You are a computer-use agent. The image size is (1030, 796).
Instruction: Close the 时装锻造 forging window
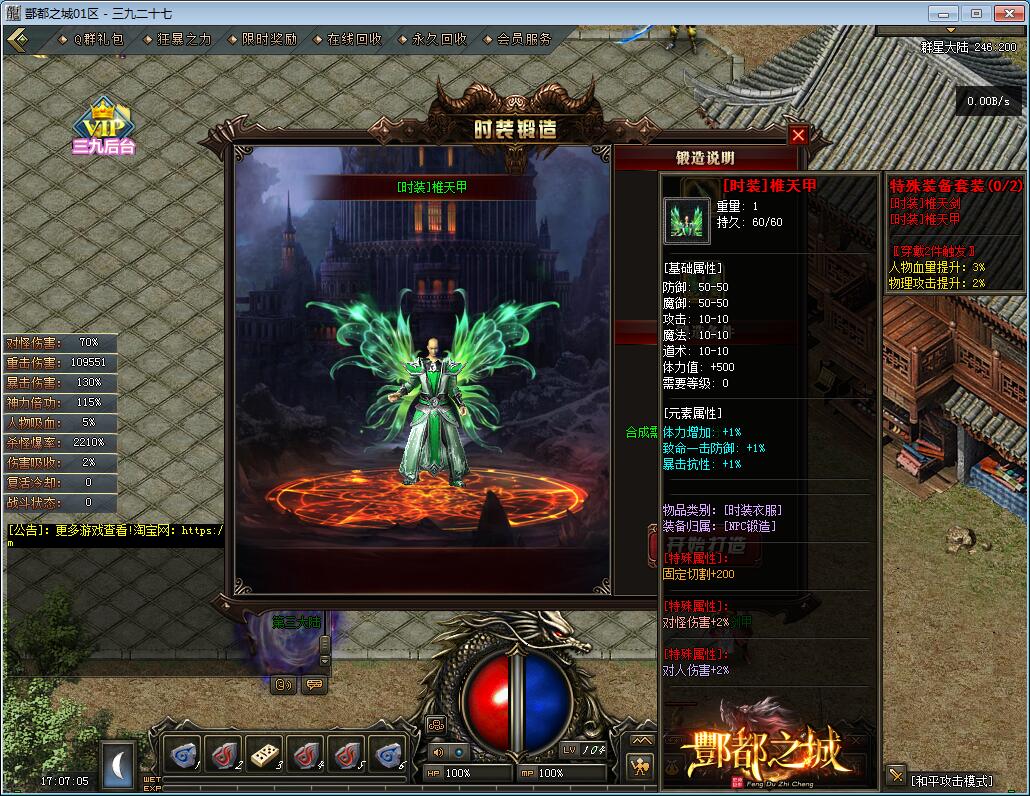point(798,135)
